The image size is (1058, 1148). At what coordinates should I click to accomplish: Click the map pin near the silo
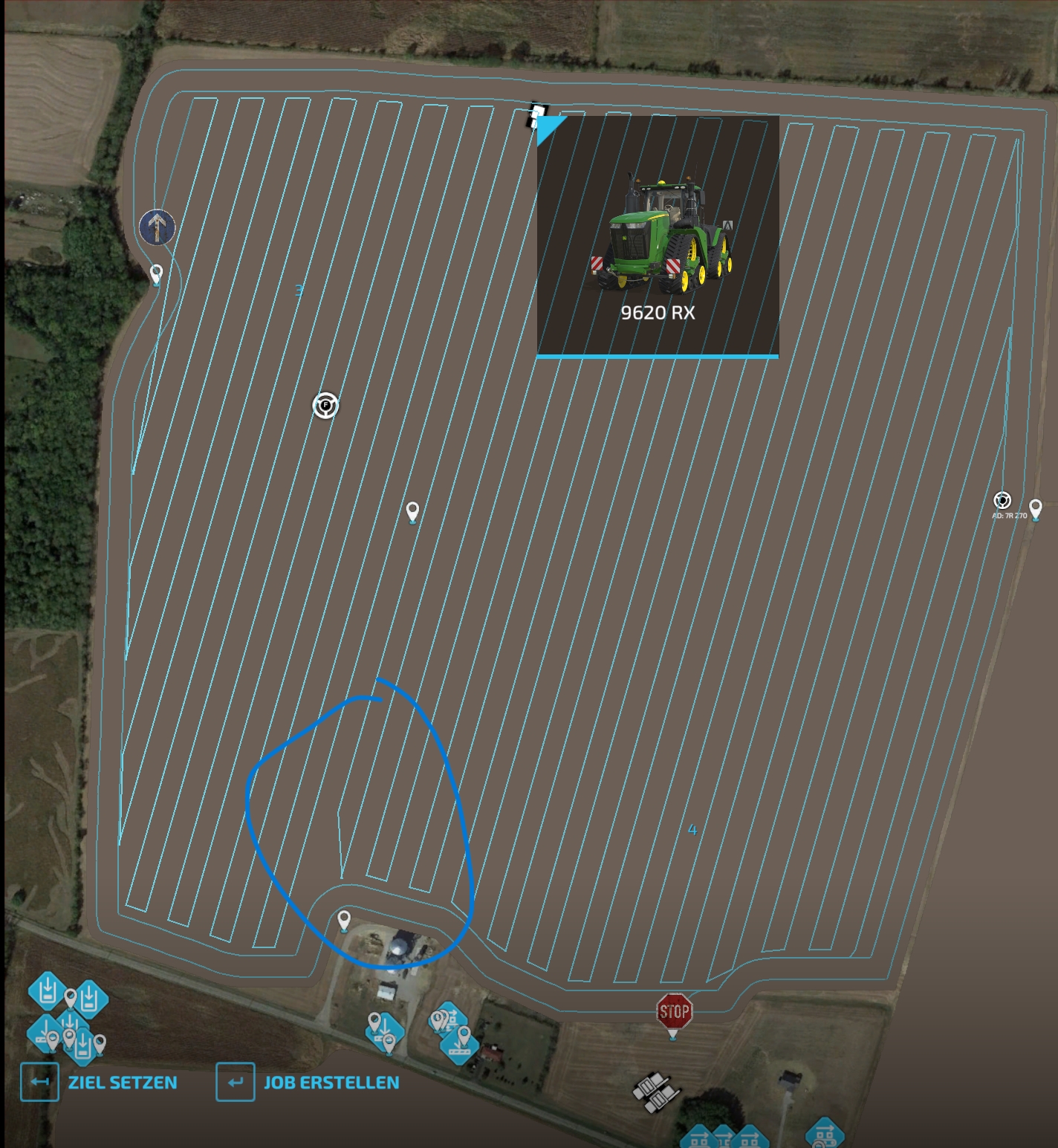coord(344,922)
